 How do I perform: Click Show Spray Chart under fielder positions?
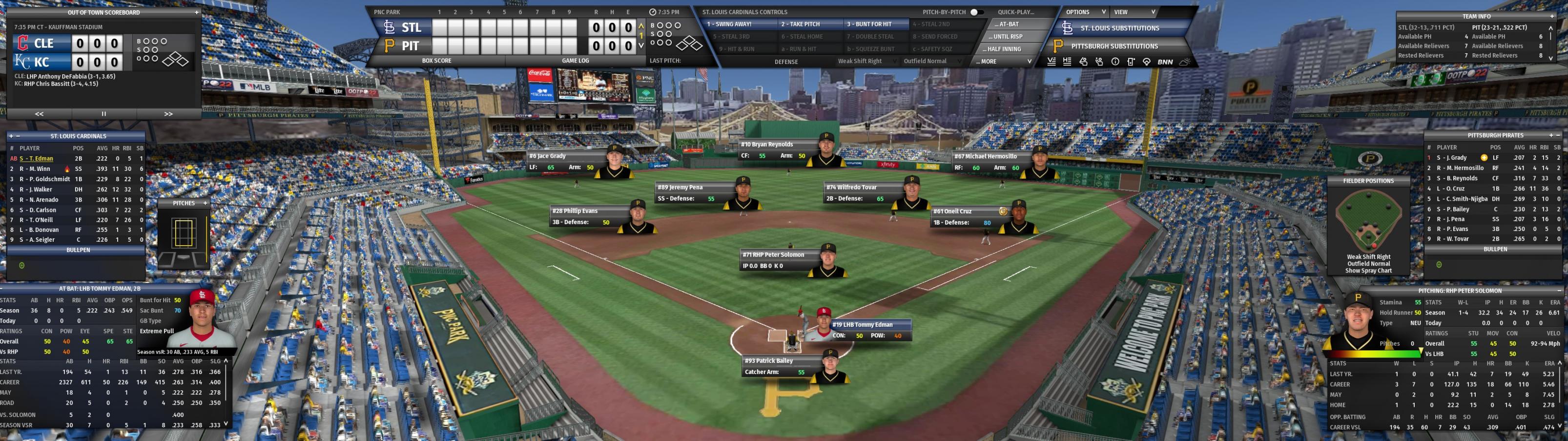click(1368, 271)
